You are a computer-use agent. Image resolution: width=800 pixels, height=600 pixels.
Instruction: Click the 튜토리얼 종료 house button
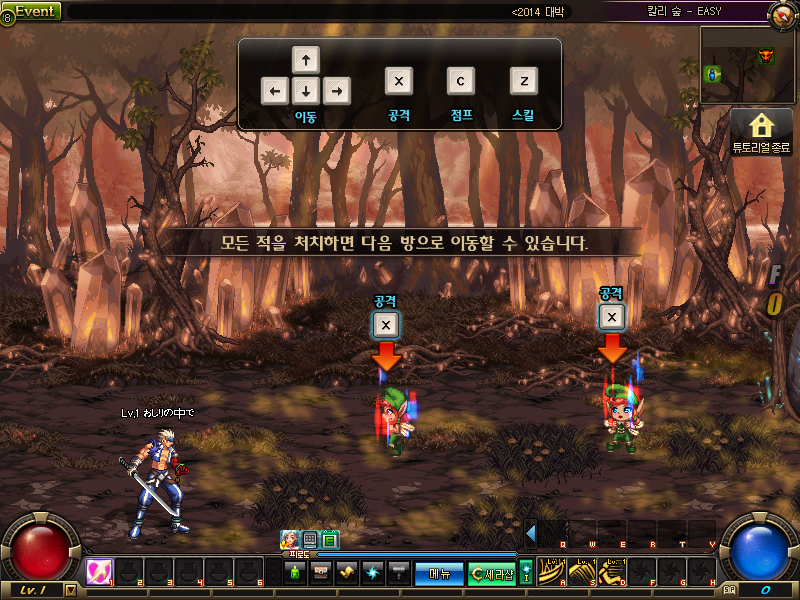762,131
